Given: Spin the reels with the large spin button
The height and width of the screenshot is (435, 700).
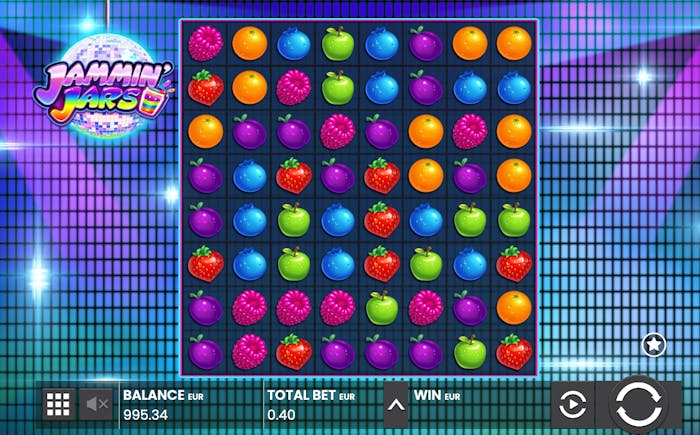Looking at the screenshot, I should [638, 404].
